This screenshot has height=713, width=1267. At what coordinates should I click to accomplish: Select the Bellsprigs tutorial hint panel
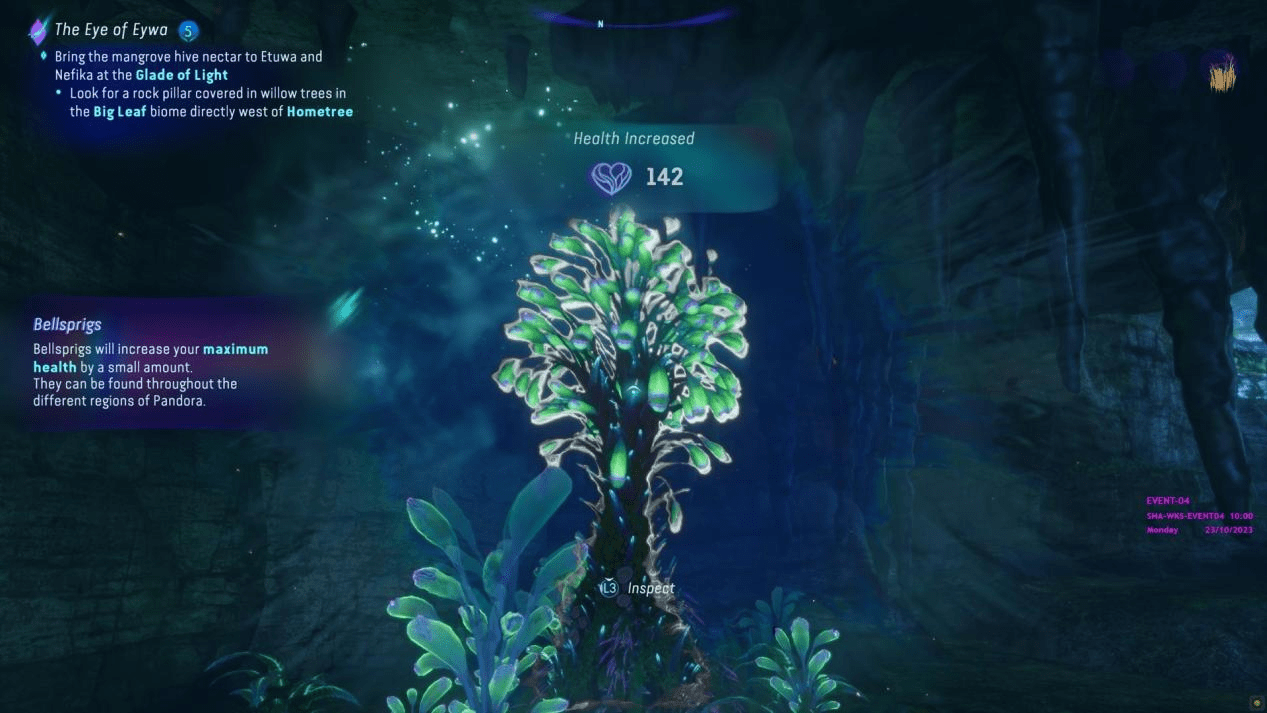(x=150, y=362)
